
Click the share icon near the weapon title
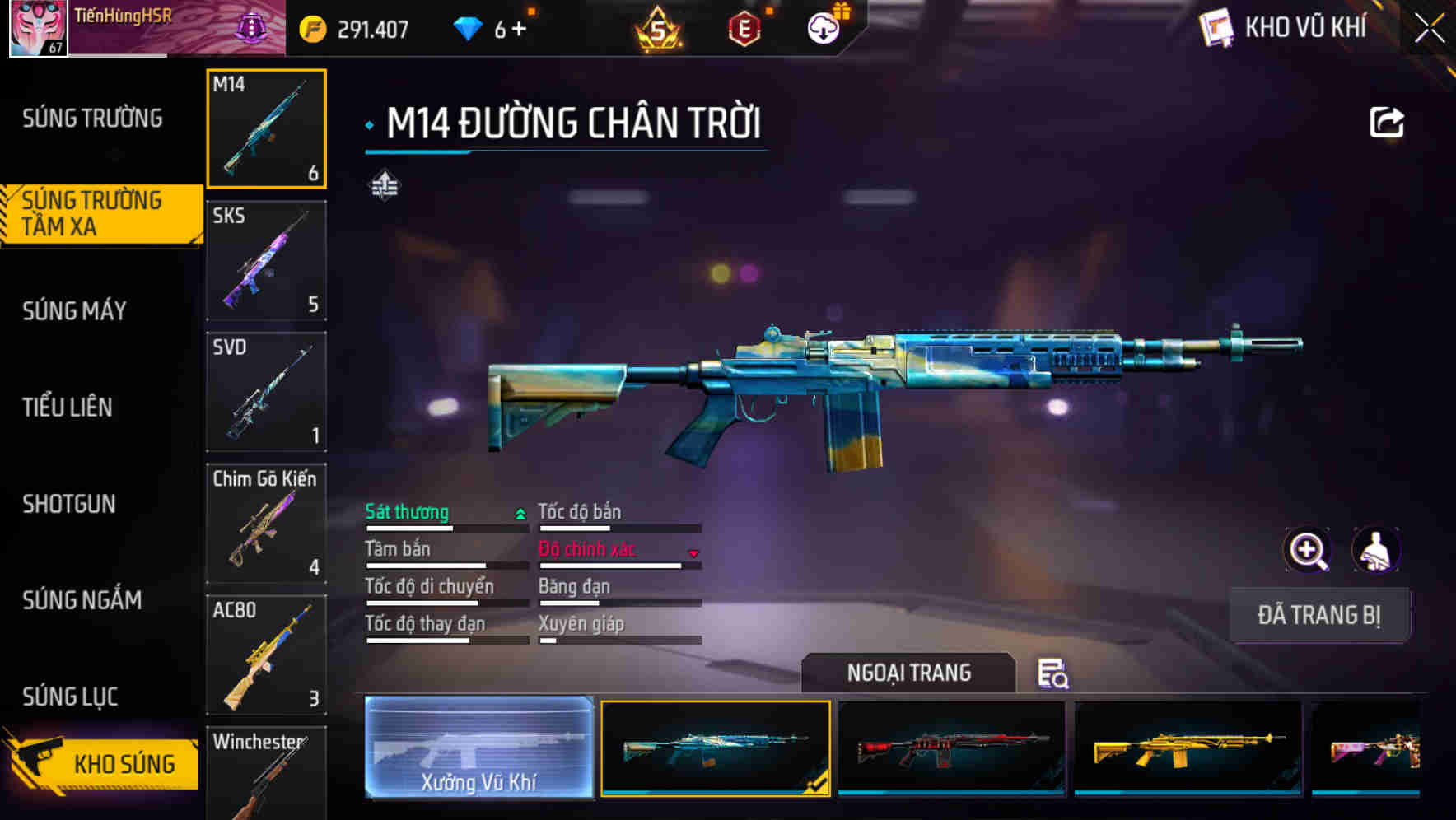(x=1387, y=121)
